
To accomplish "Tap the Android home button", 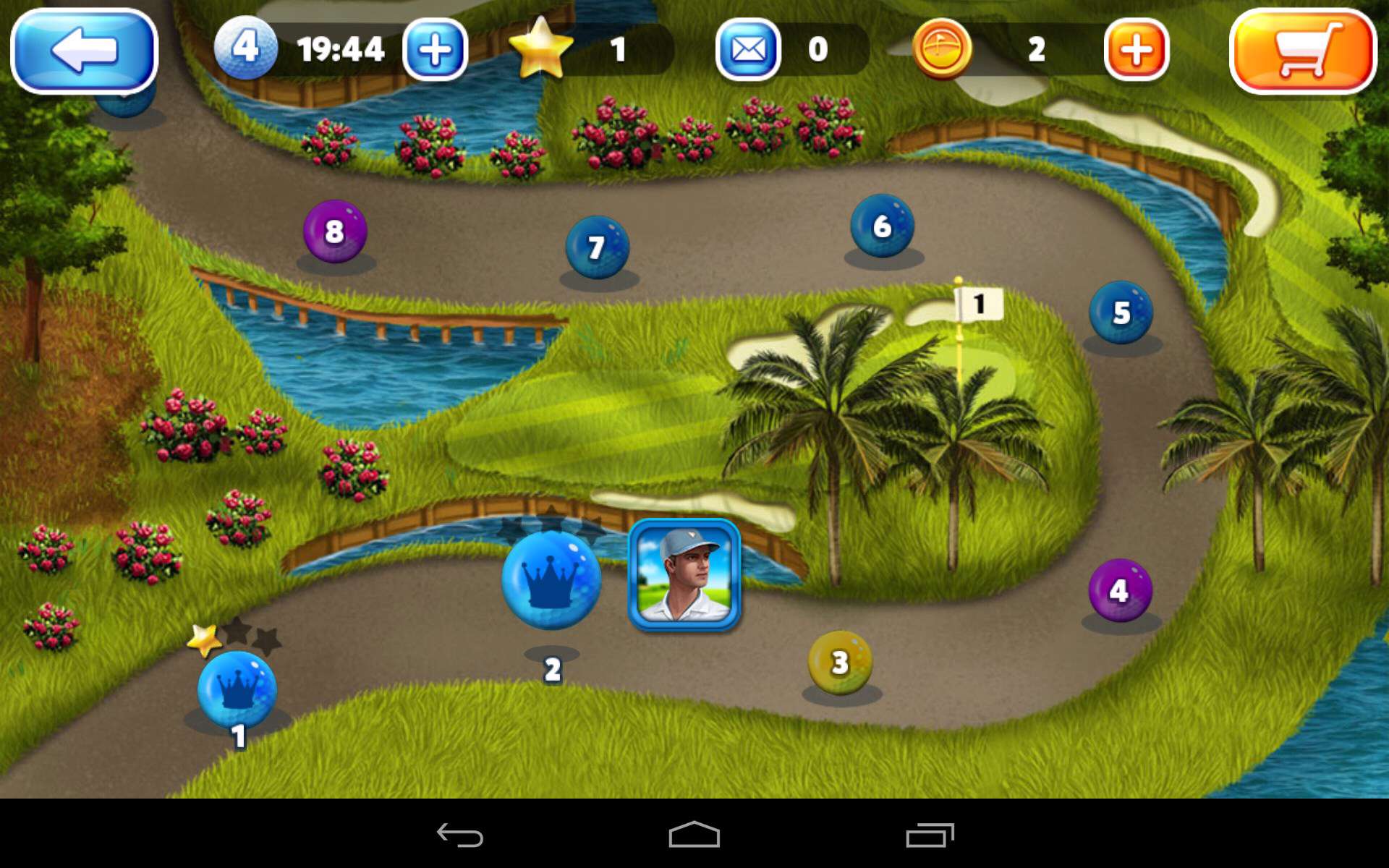I will click(694, 835).
